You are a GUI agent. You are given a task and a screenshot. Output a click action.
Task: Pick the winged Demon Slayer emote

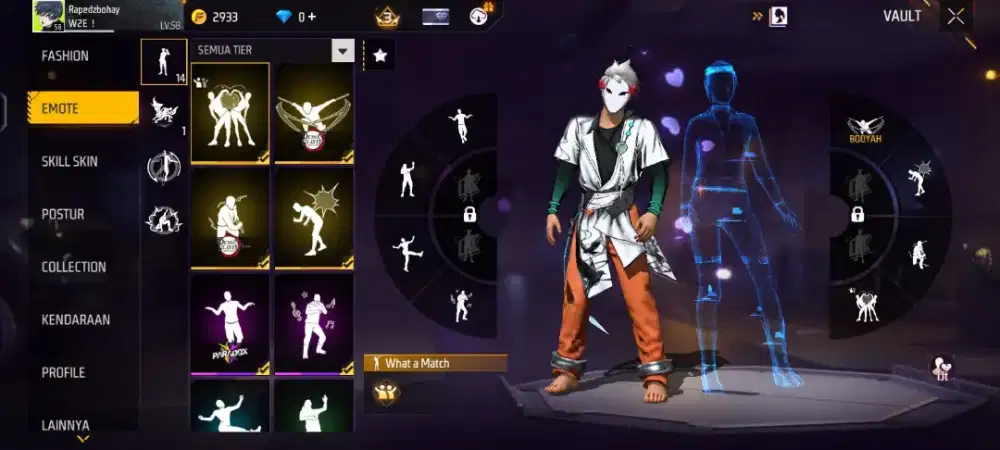314,112
